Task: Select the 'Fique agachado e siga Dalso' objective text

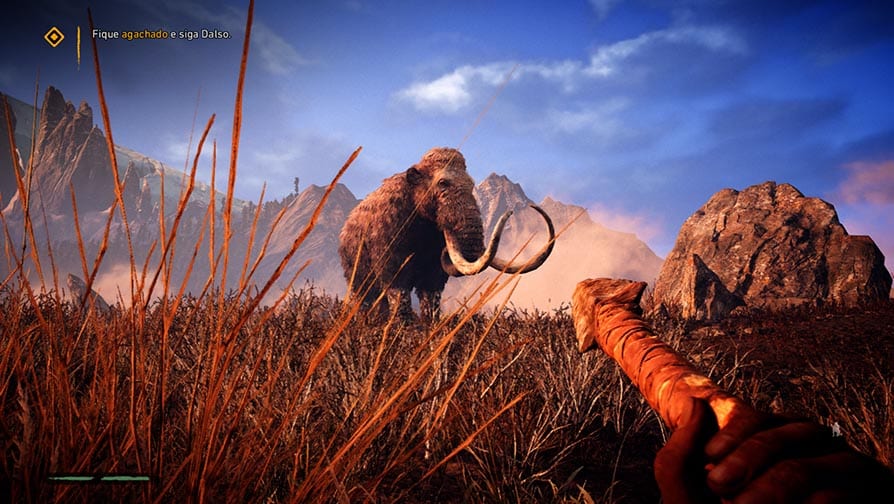Action: coord(161,34)
